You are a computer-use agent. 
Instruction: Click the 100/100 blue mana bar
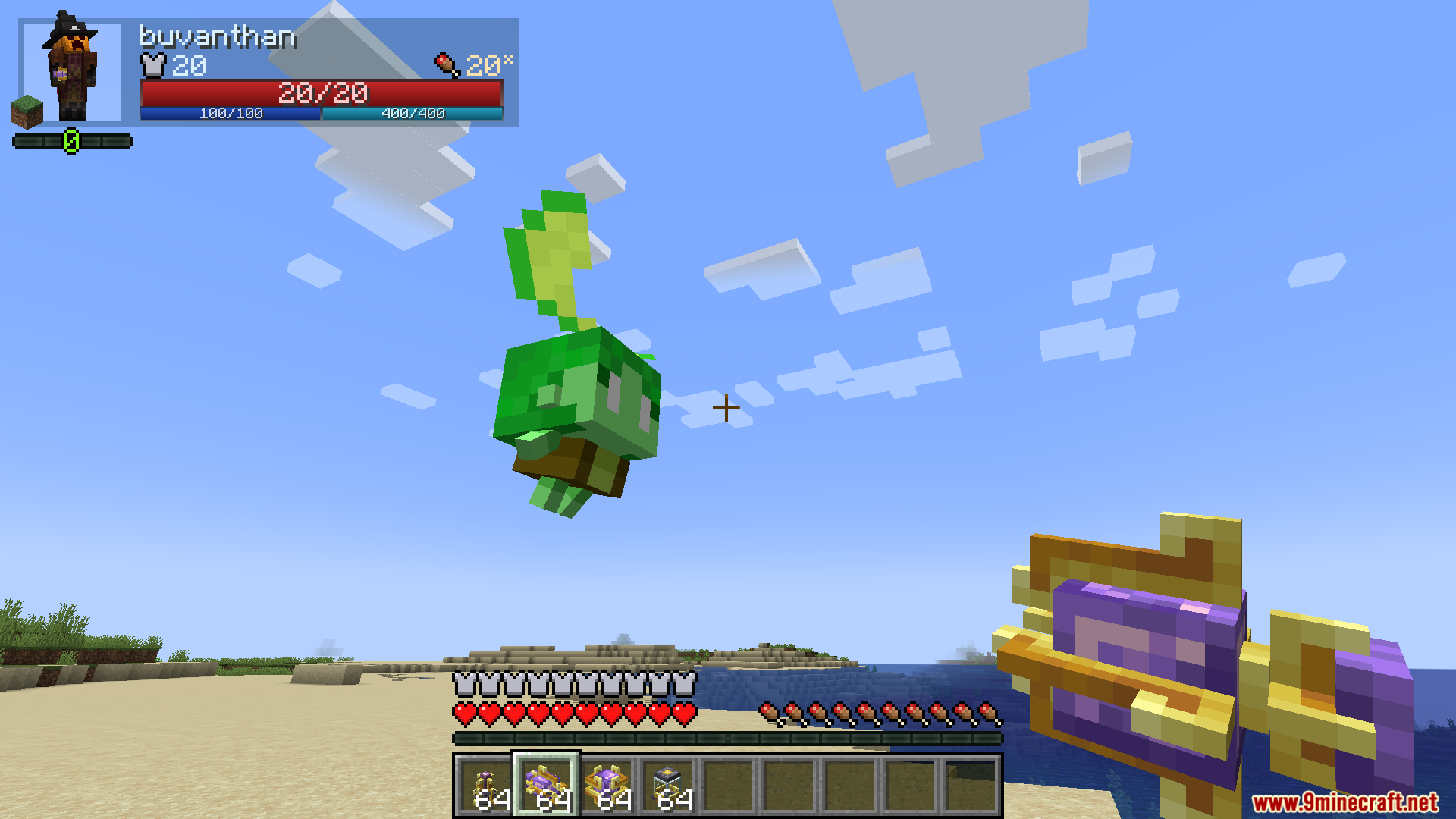[x=230, y=114]
